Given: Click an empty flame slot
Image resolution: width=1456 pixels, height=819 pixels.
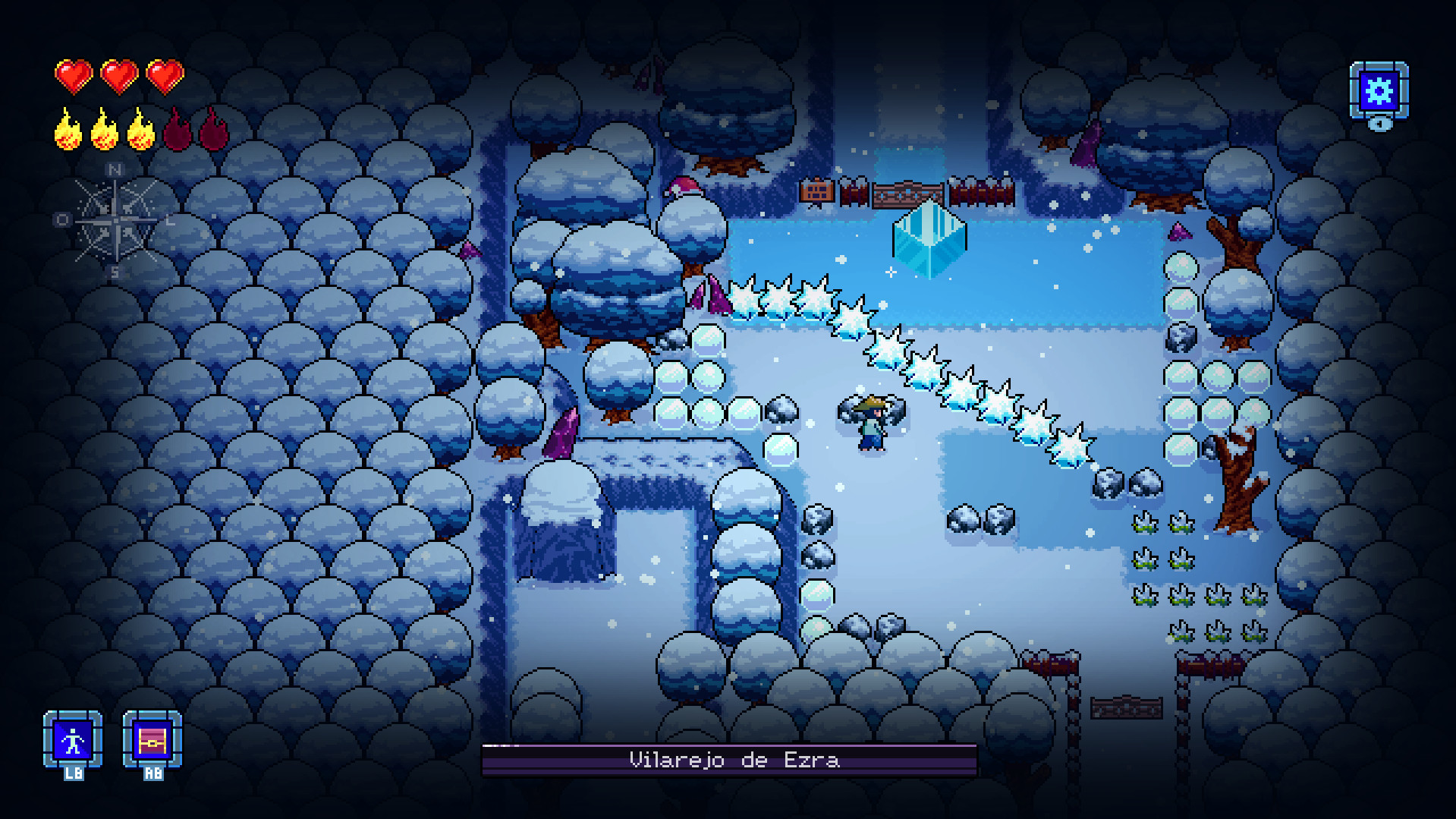Looking at the screenshot, I should (x=177, y=131).
